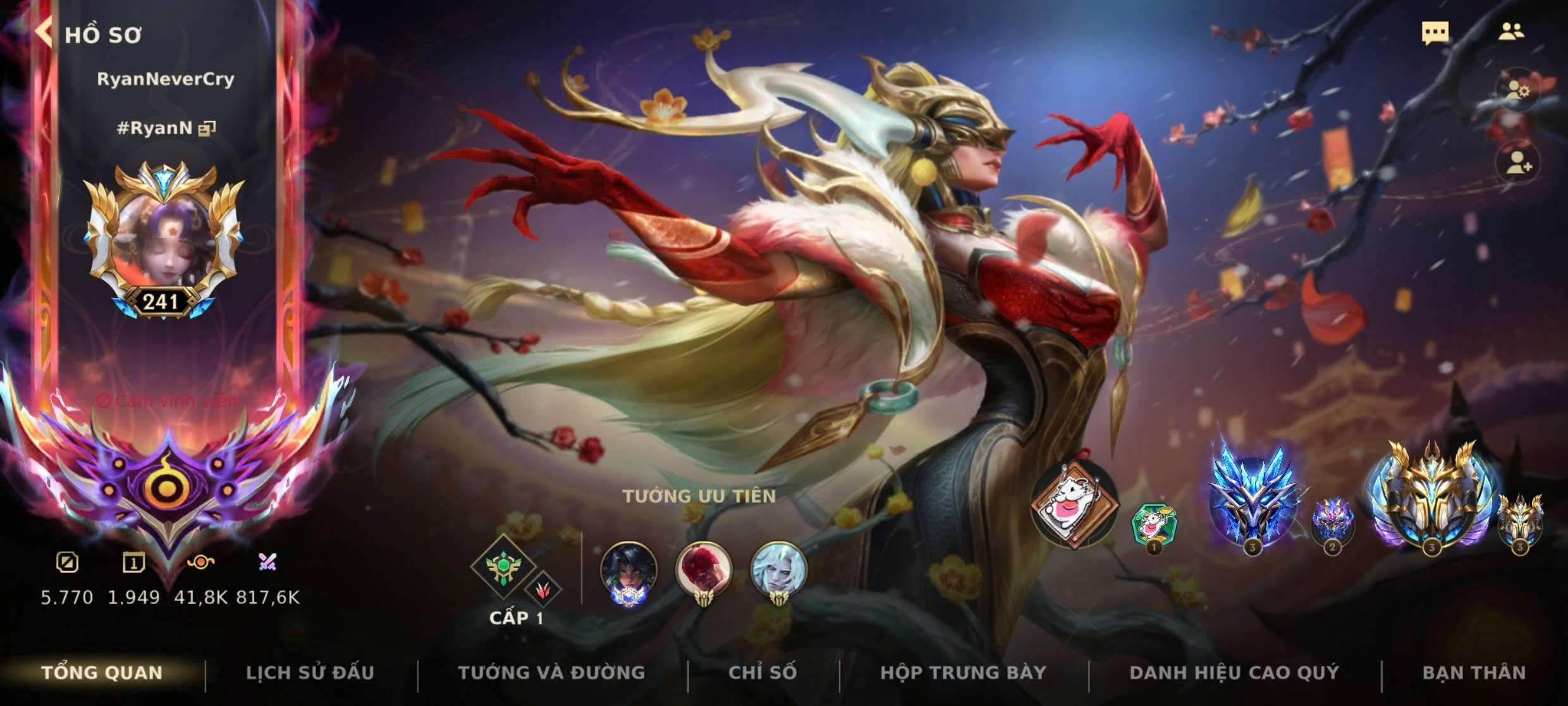Switch to the Lịch Sử Đấu tab

pos(310,672)
